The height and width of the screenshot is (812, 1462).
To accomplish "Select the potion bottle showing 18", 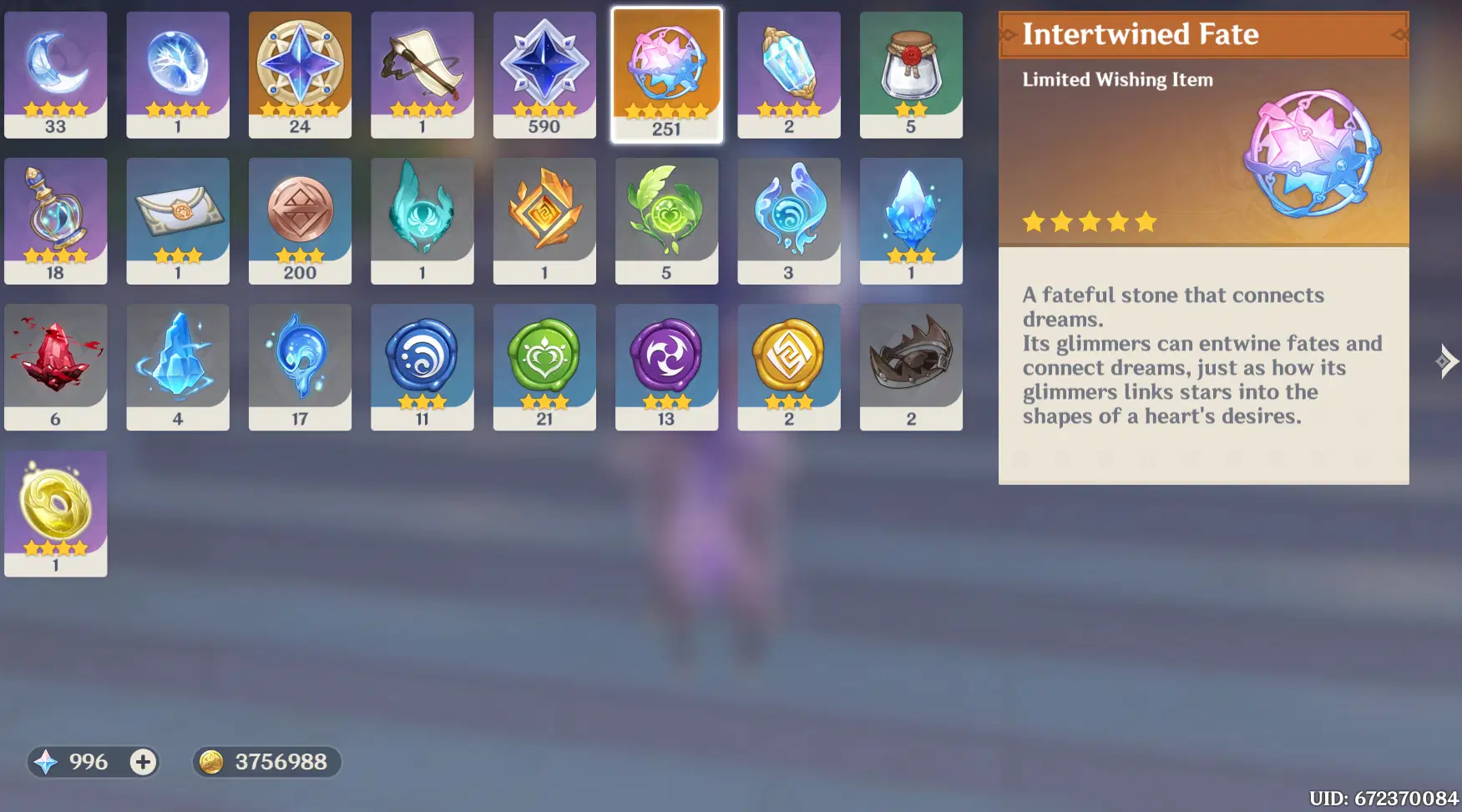I will pos(55,219).
